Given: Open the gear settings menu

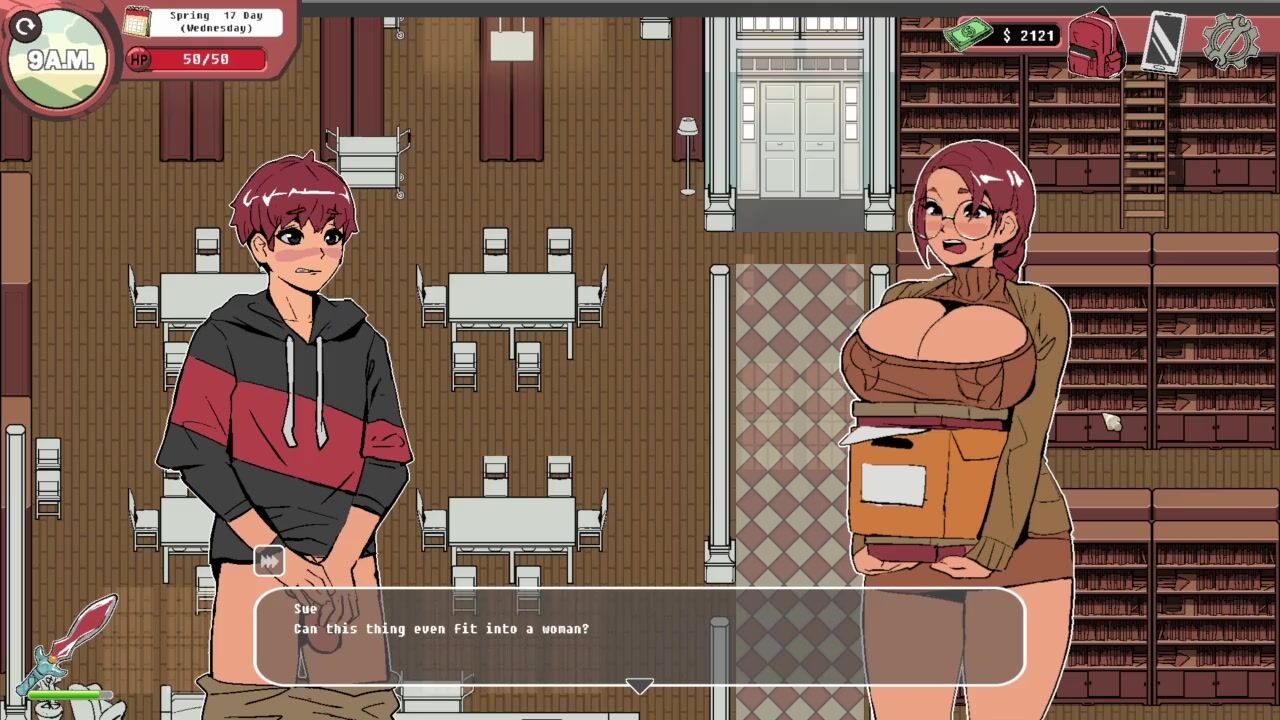Looking at the screenshot, I should [x=1229, y=42].
